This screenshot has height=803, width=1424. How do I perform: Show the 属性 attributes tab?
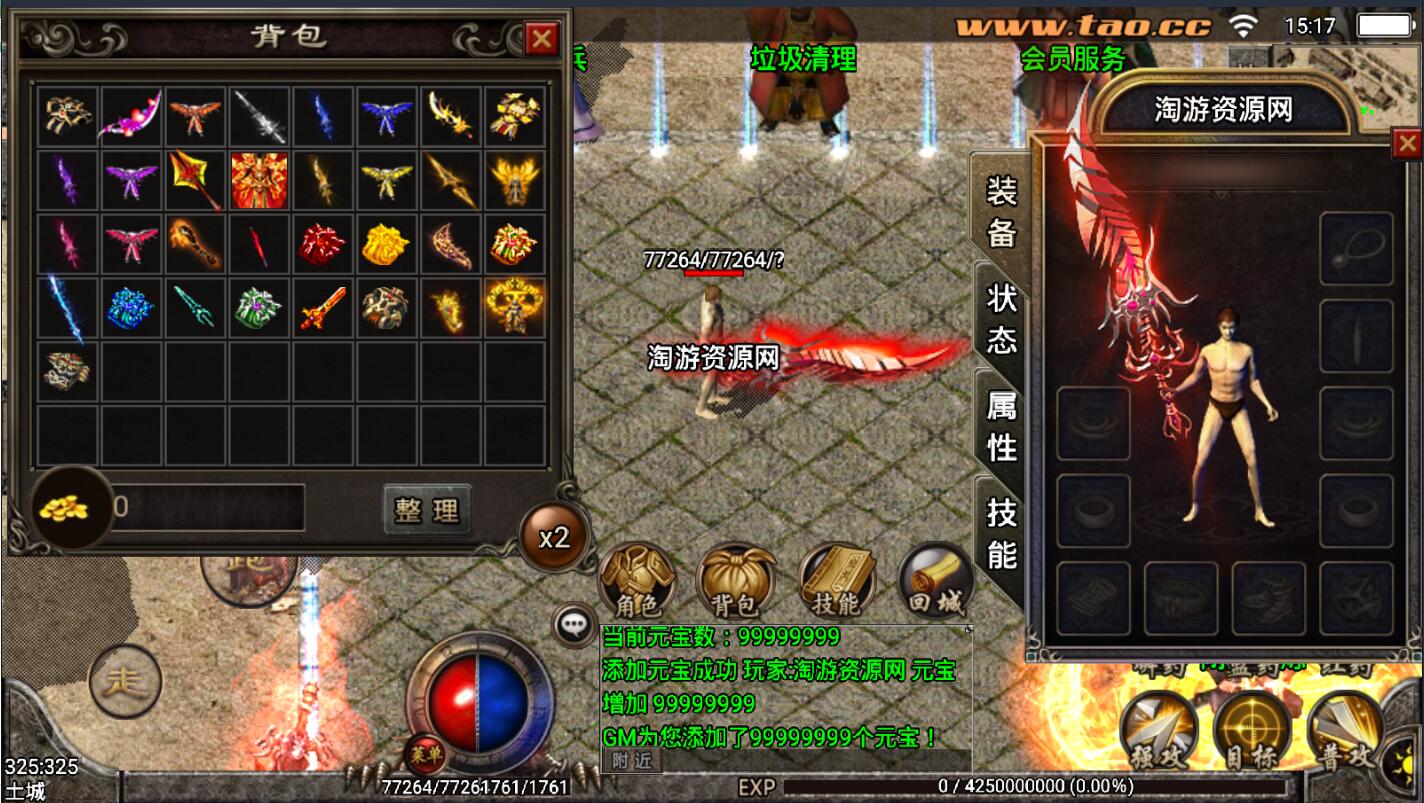pyautogui.click(x=1001, y=426)
